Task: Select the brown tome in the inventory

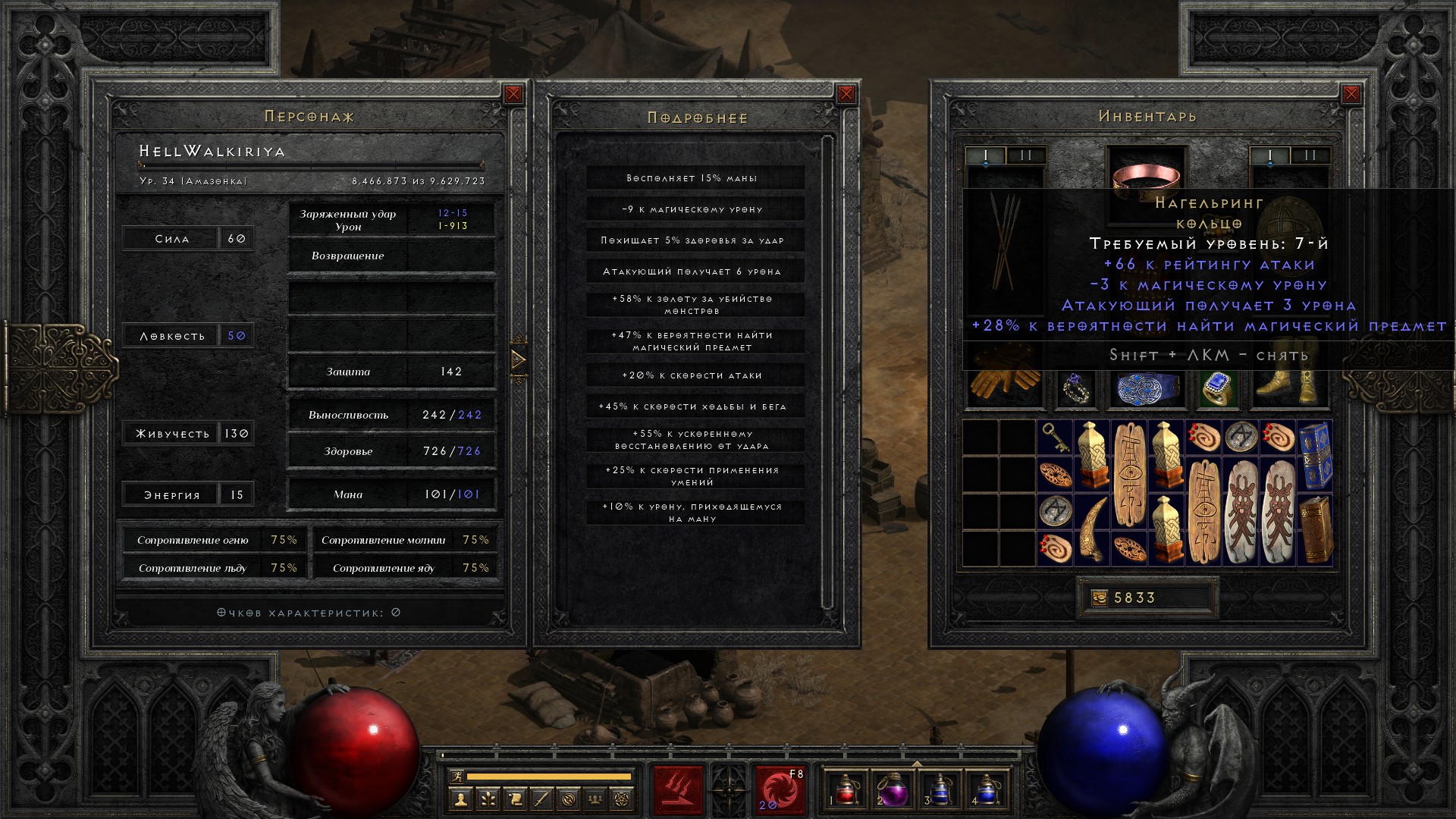Action: 1315,529
